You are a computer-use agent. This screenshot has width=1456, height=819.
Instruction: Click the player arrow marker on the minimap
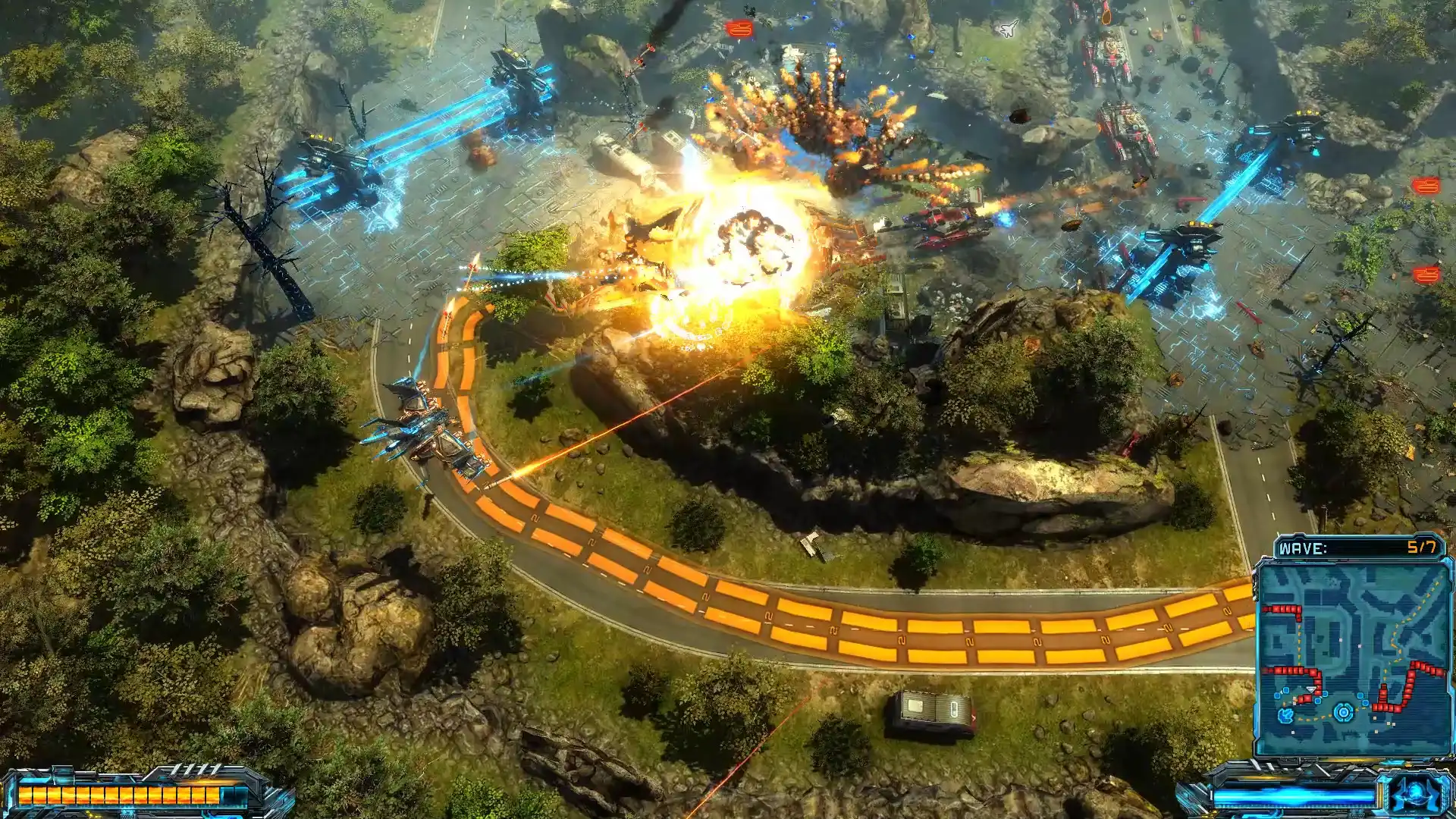click(1310, 689)
